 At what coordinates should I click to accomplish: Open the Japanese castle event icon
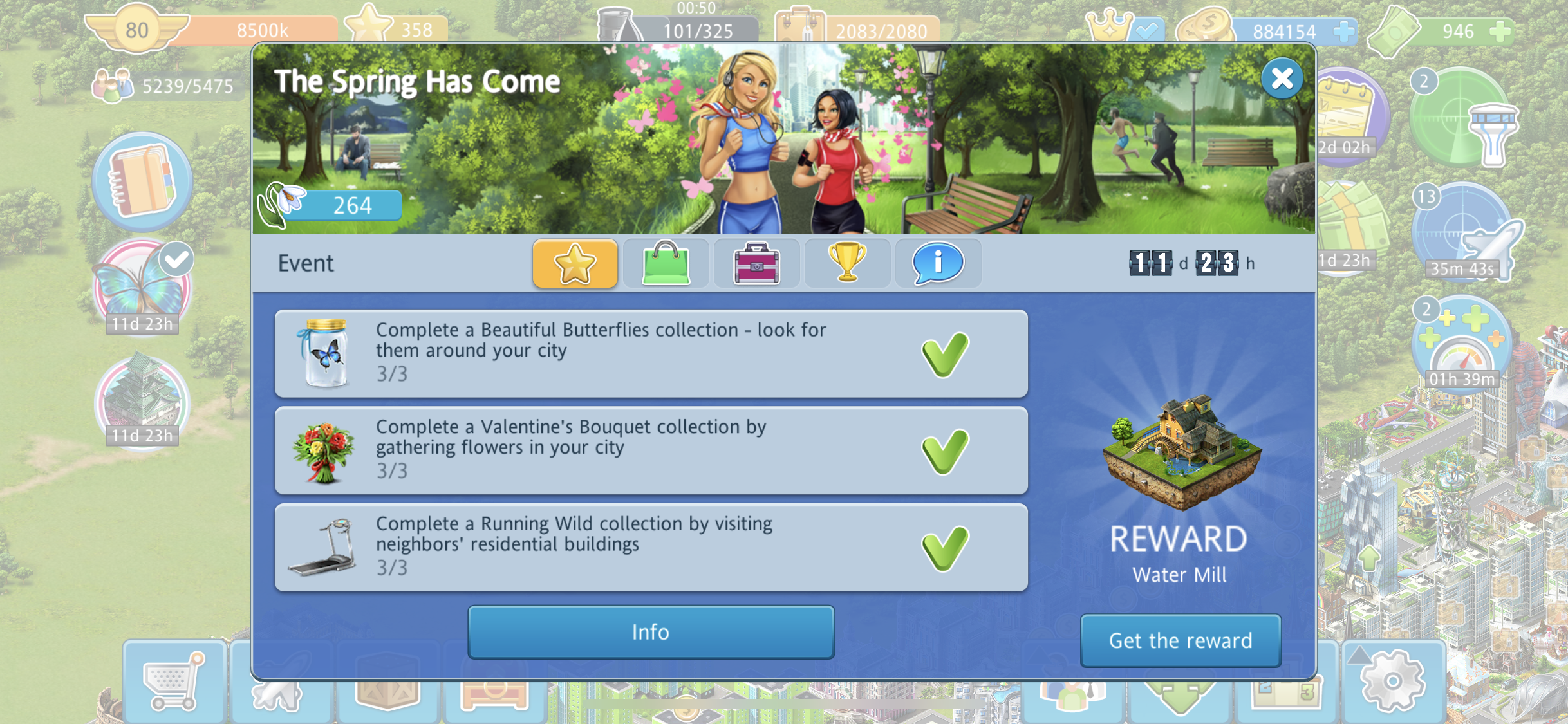[x=142, y=400]
